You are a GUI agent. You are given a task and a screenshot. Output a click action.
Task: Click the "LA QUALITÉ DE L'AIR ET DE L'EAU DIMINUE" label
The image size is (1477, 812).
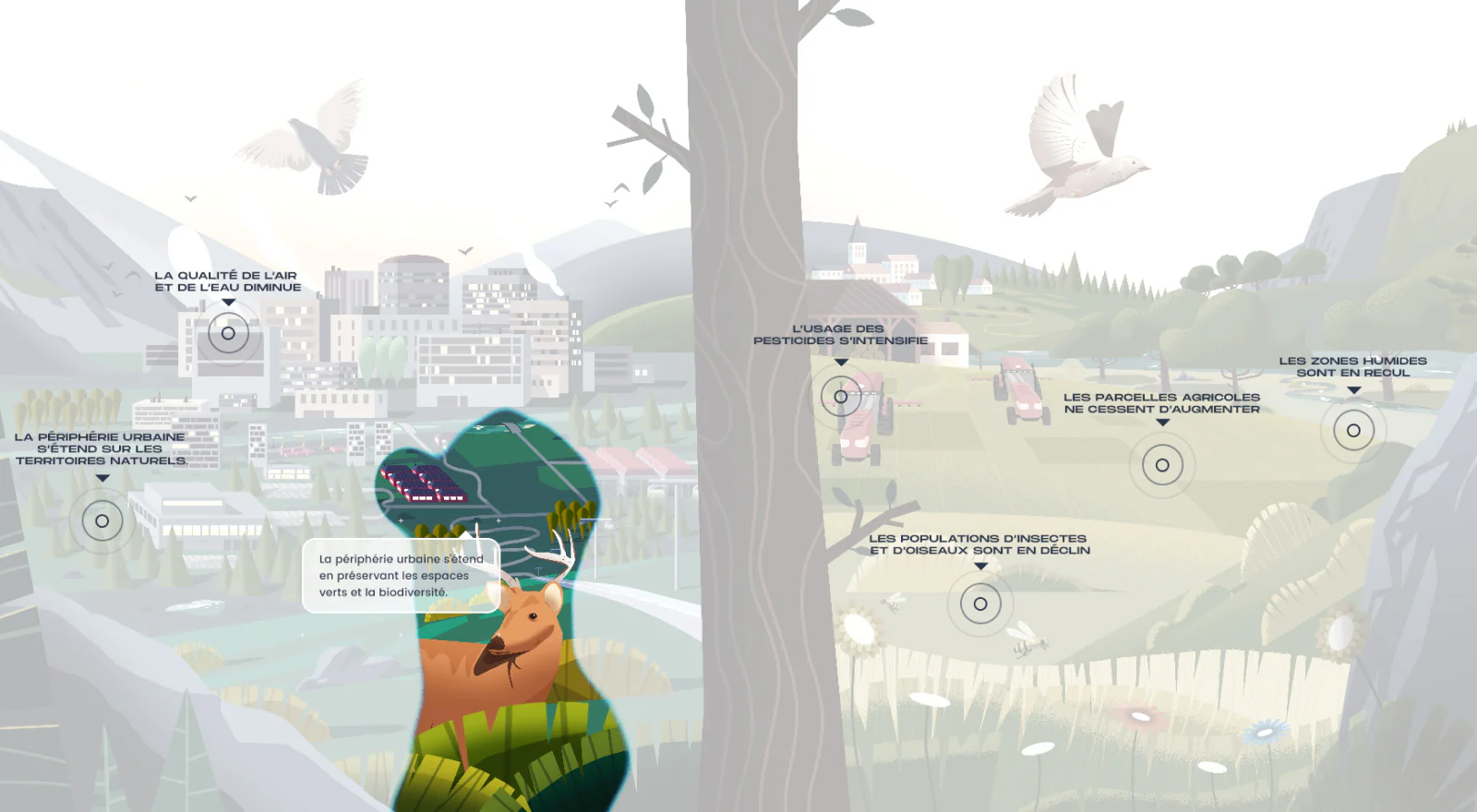point(227,280)
